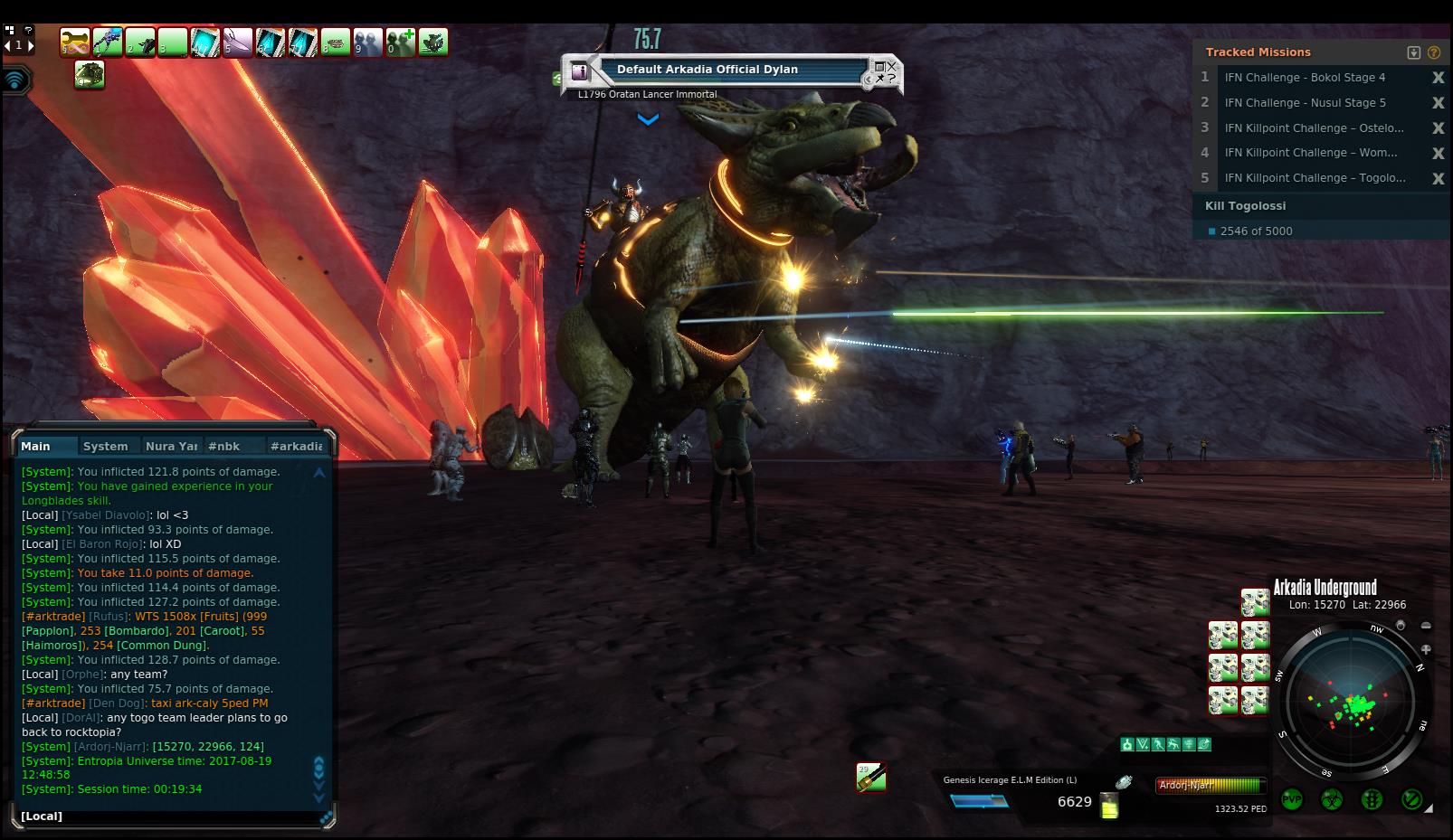1453x840 pixels.
Task: Untrack the IFN Killpoint Challenge - Togolossi mission
Action: [x=1438, y=179]
